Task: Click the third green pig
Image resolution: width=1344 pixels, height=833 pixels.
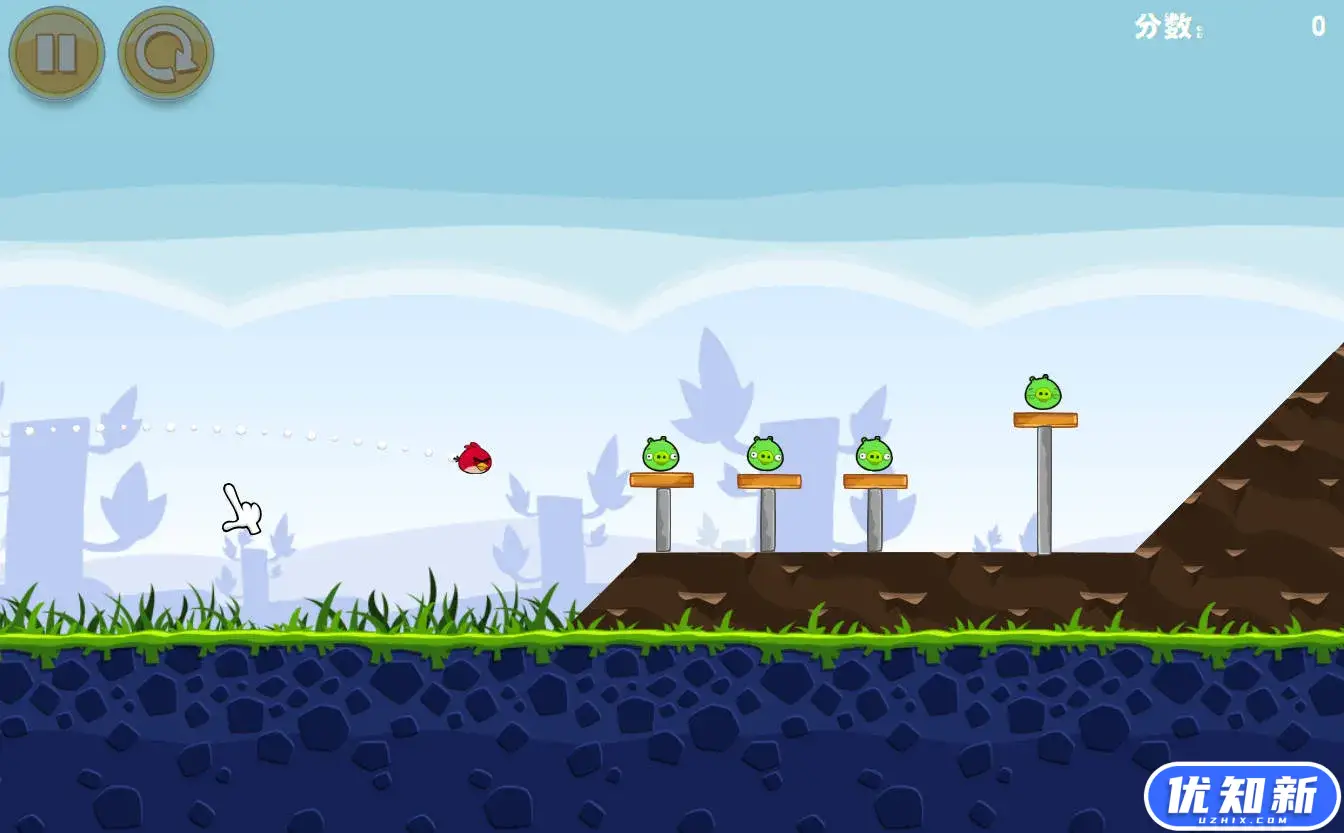Action: point(876,455)
